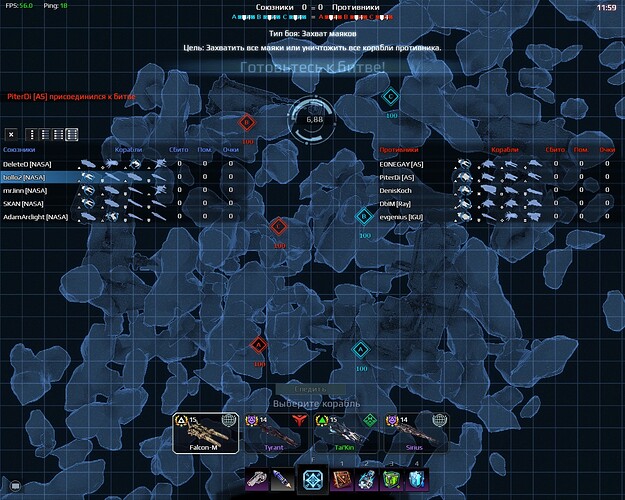The width and height of the screenshot is (625, 500).
Task: Click the Следить (spectate) button
Action: pos(312,389)
